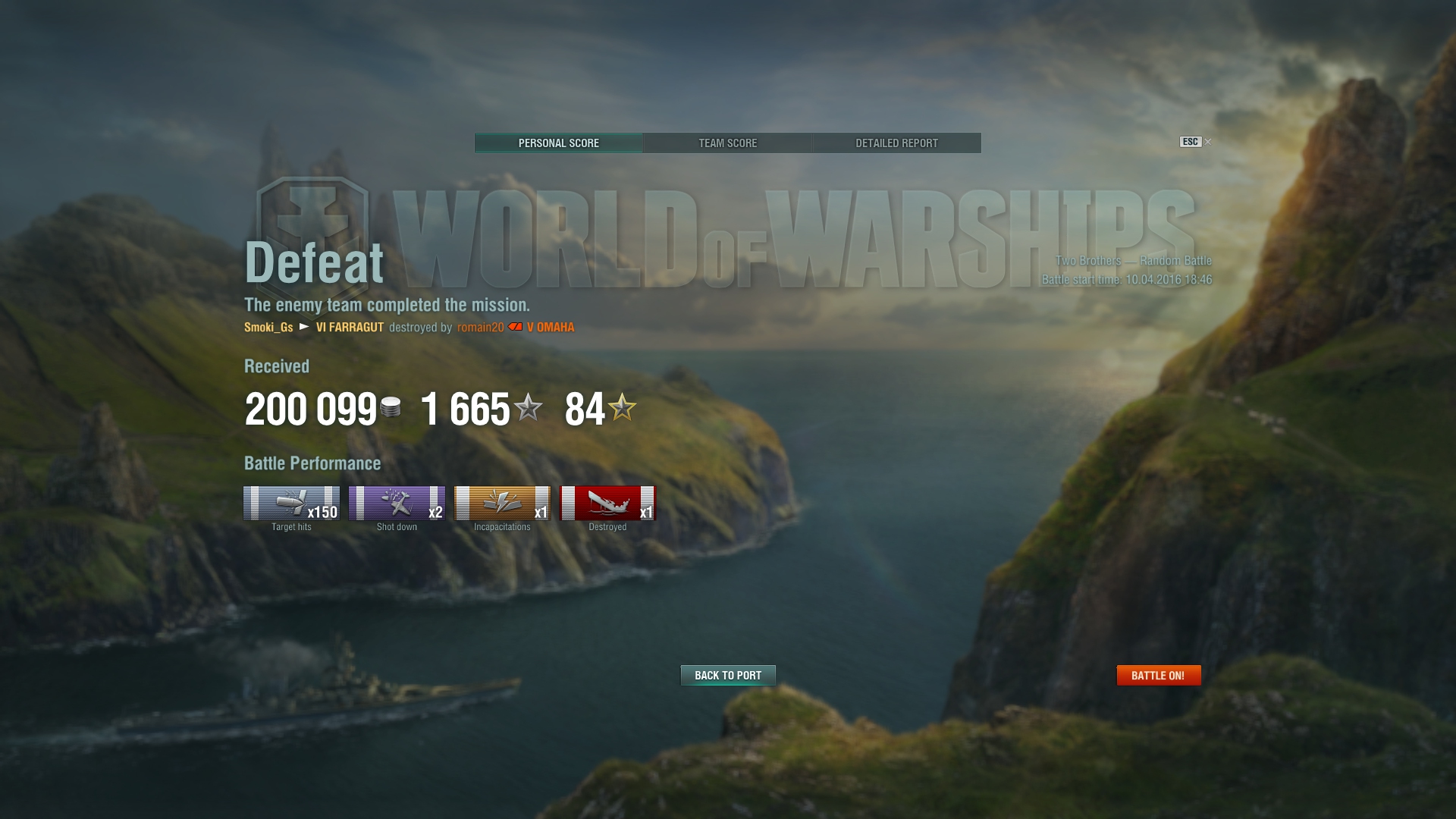Click the Incapacitations ribbon
The image size is (1456, 819).
tap(502, 504)
